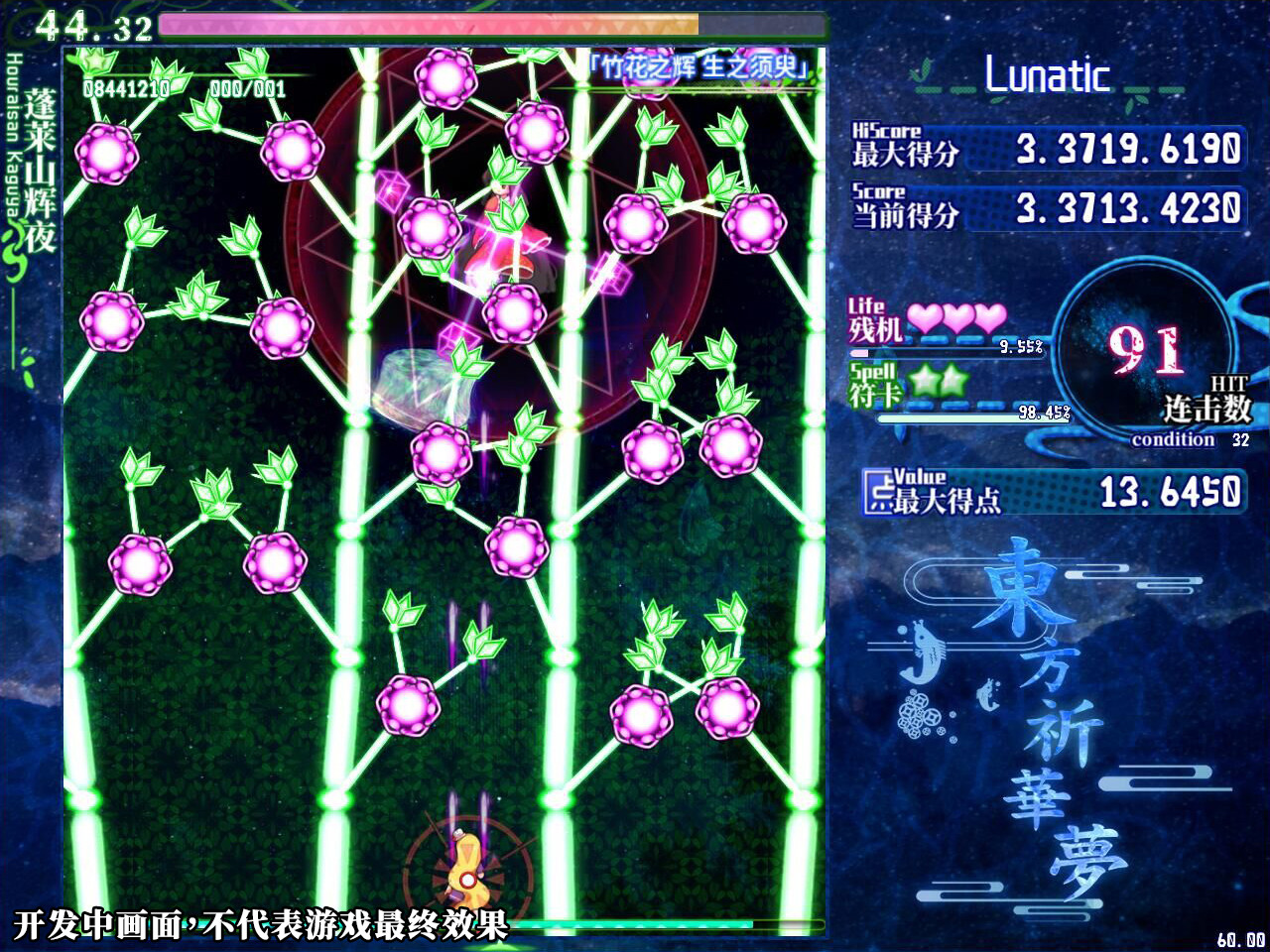Select the Lunatic difficulty label
The height and width of the screenshot is (952, 1270).
tap(1048, 76)
